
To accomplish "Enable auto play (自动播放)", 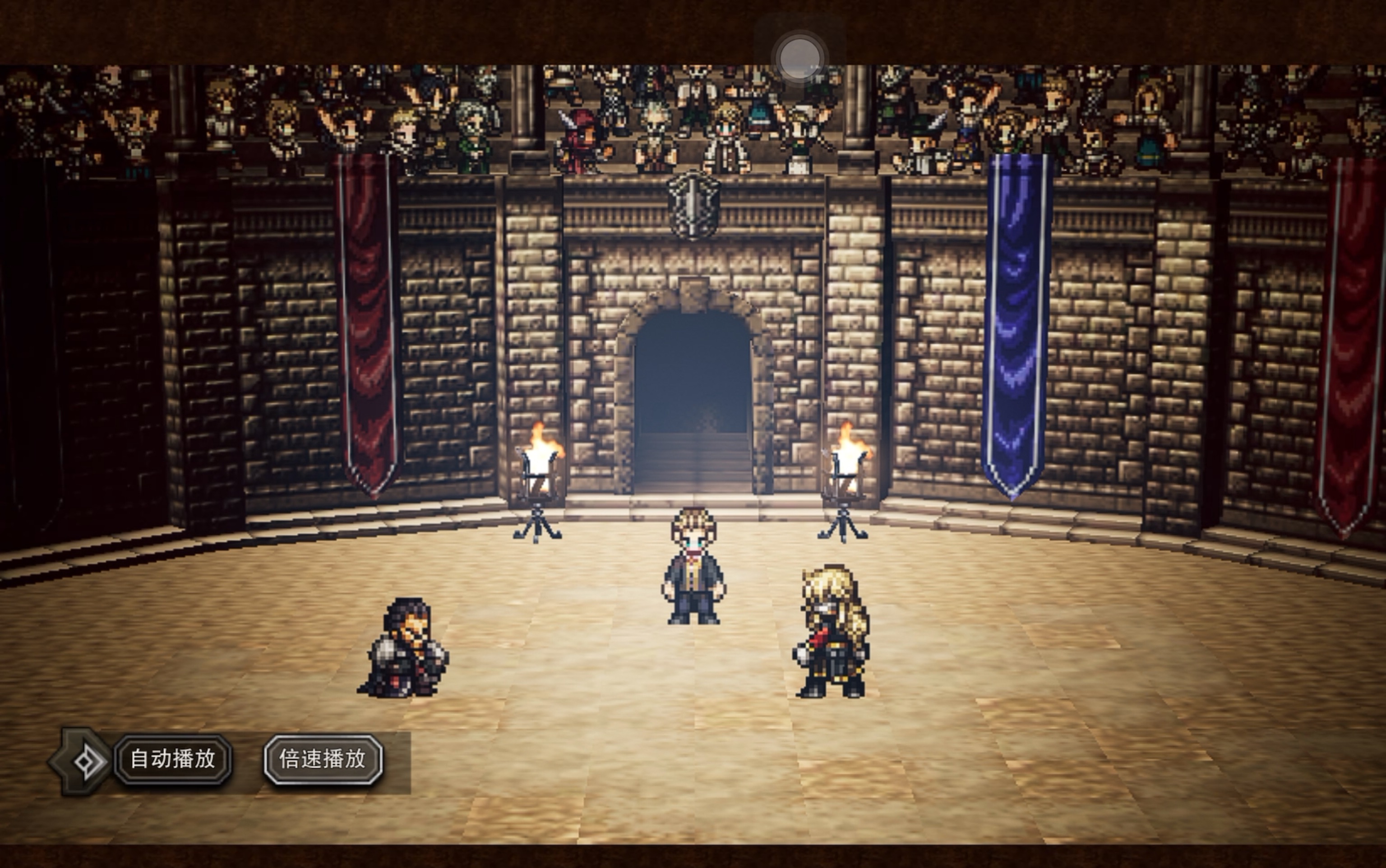I will click(173, 760).
